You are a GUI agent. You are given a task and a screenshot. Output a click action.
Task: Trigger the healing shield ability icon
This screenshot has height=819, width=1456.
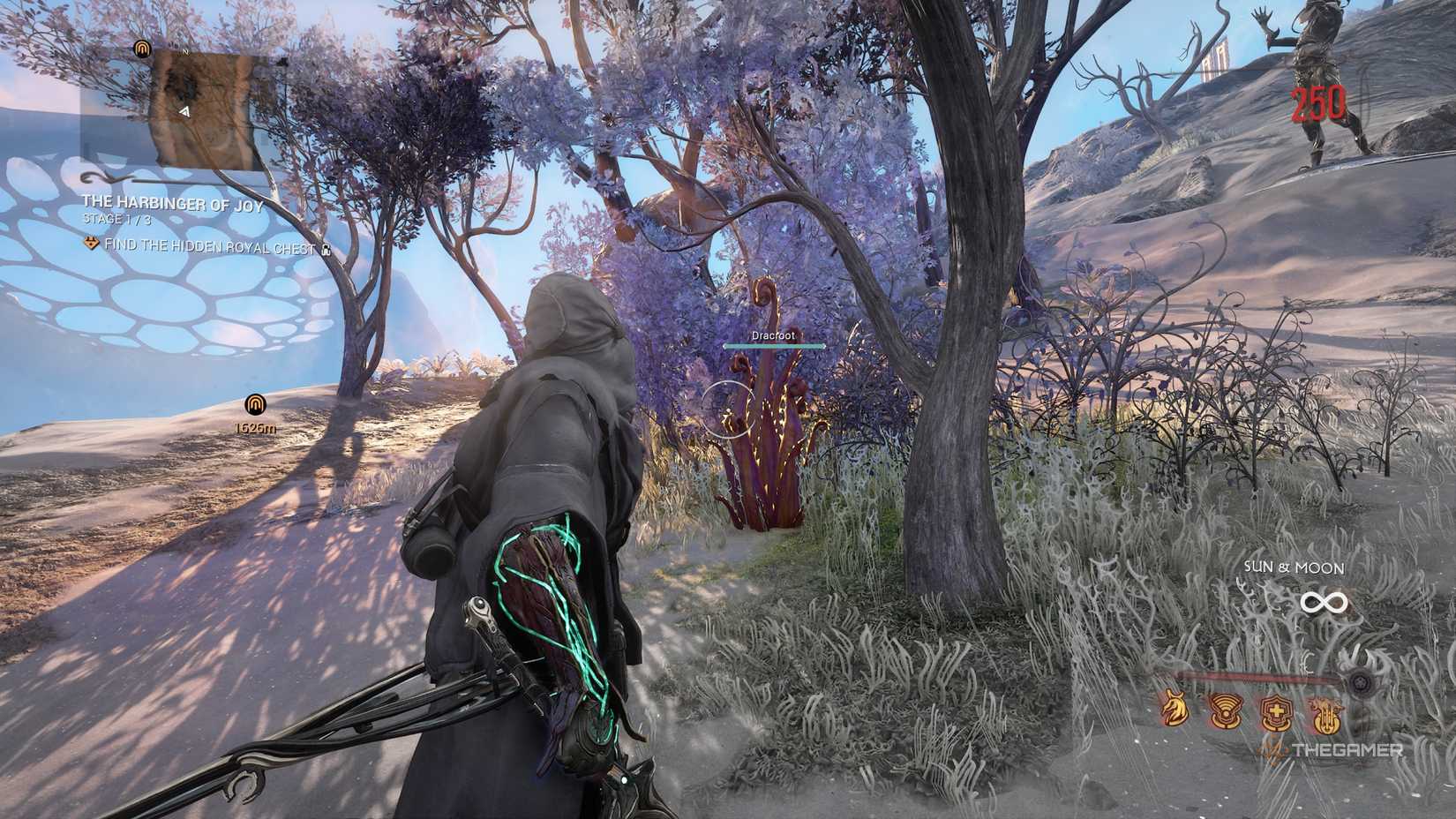(1276, 713)
